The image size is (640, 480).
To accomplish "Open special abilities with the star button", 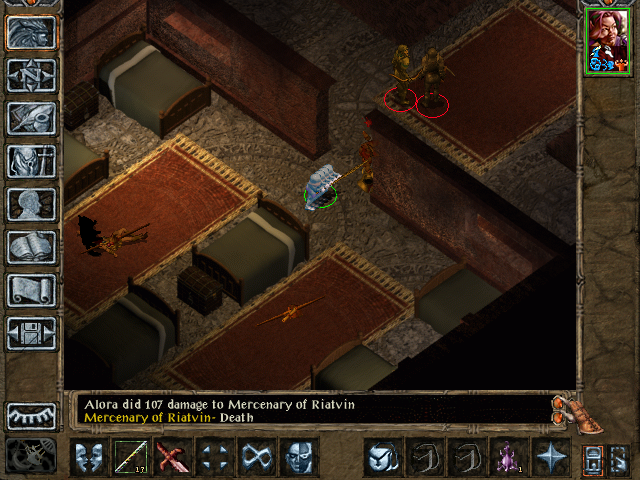I will point(550,457).
